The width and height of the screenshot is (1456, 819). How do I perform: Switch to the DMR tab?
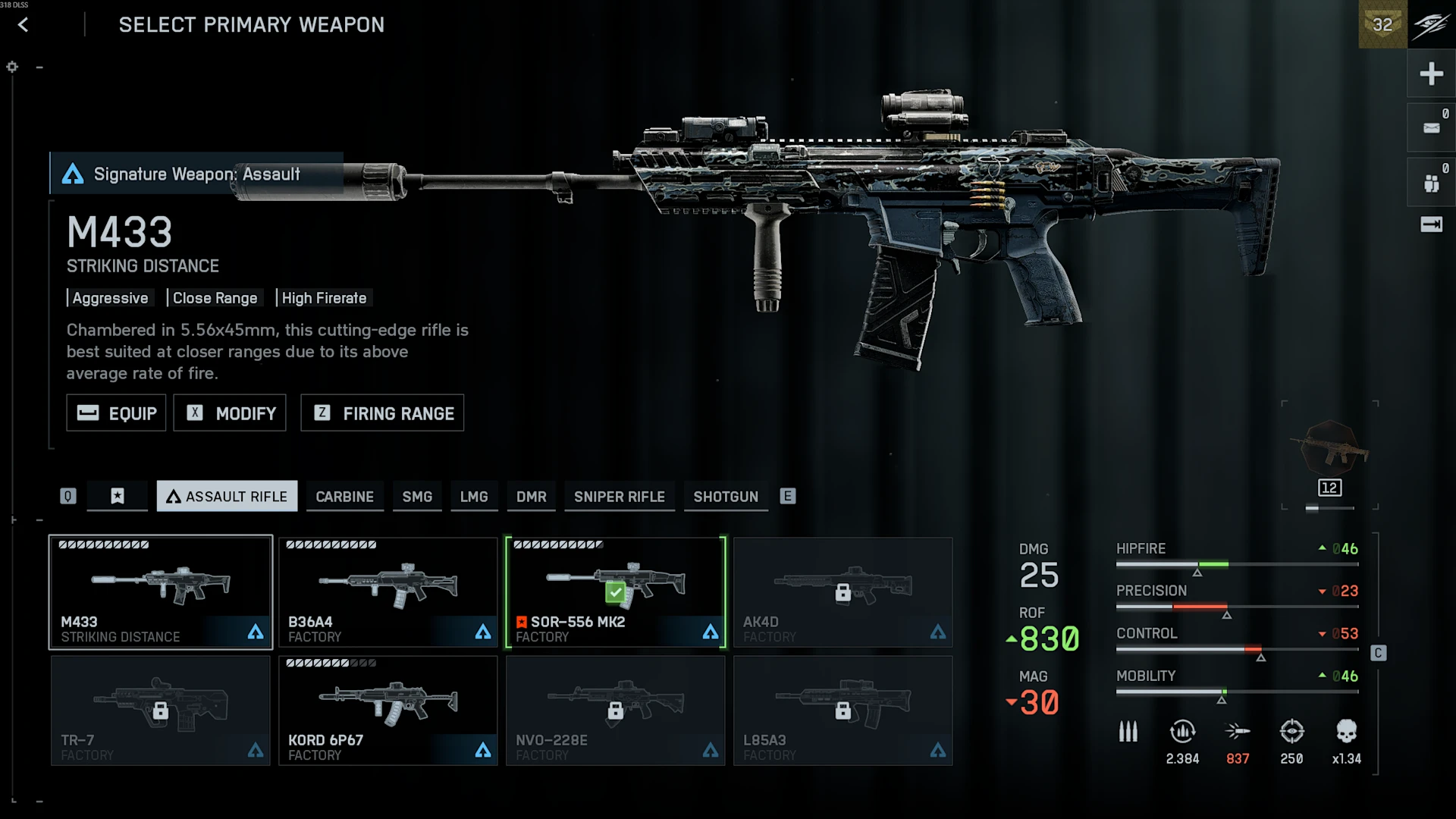pos(531,497)
